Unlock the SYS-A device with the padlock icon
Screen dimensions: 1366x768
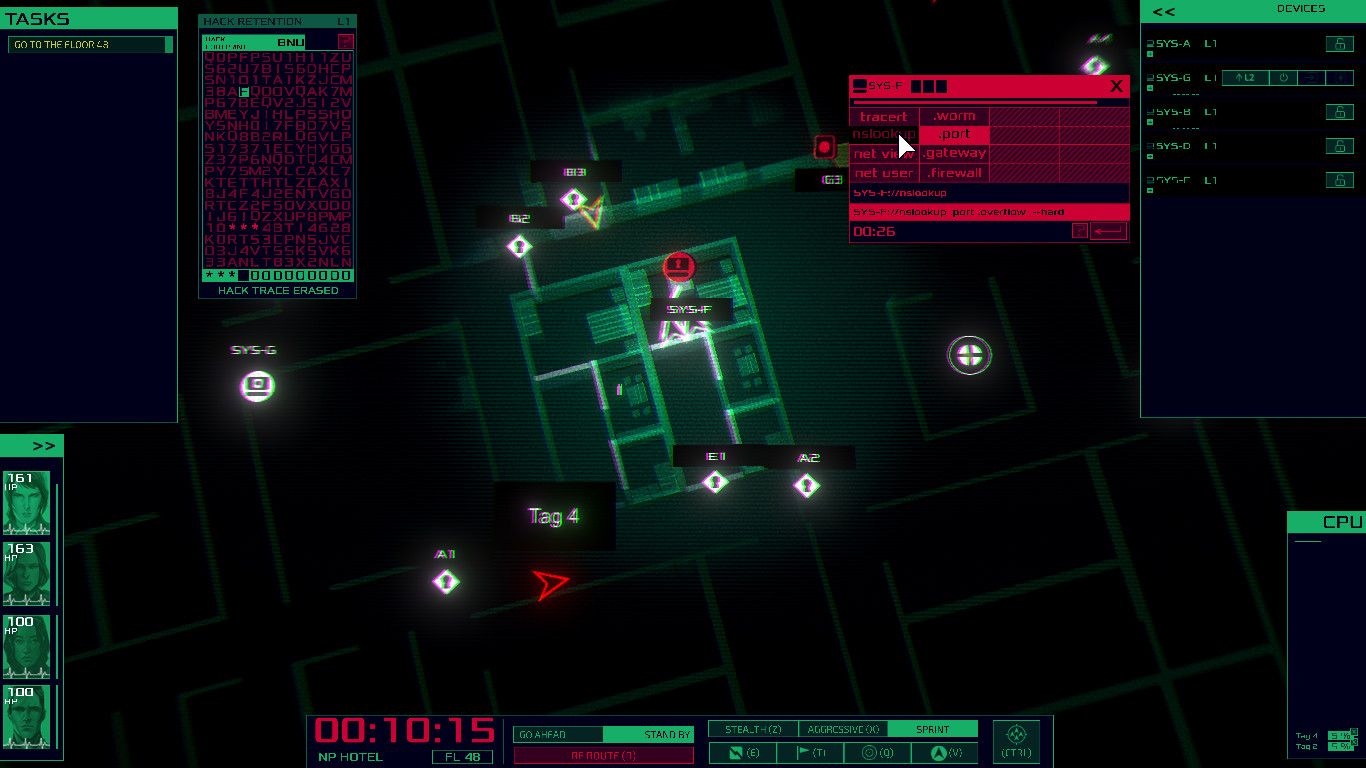pyautogui.click(x=1340, y=44)
